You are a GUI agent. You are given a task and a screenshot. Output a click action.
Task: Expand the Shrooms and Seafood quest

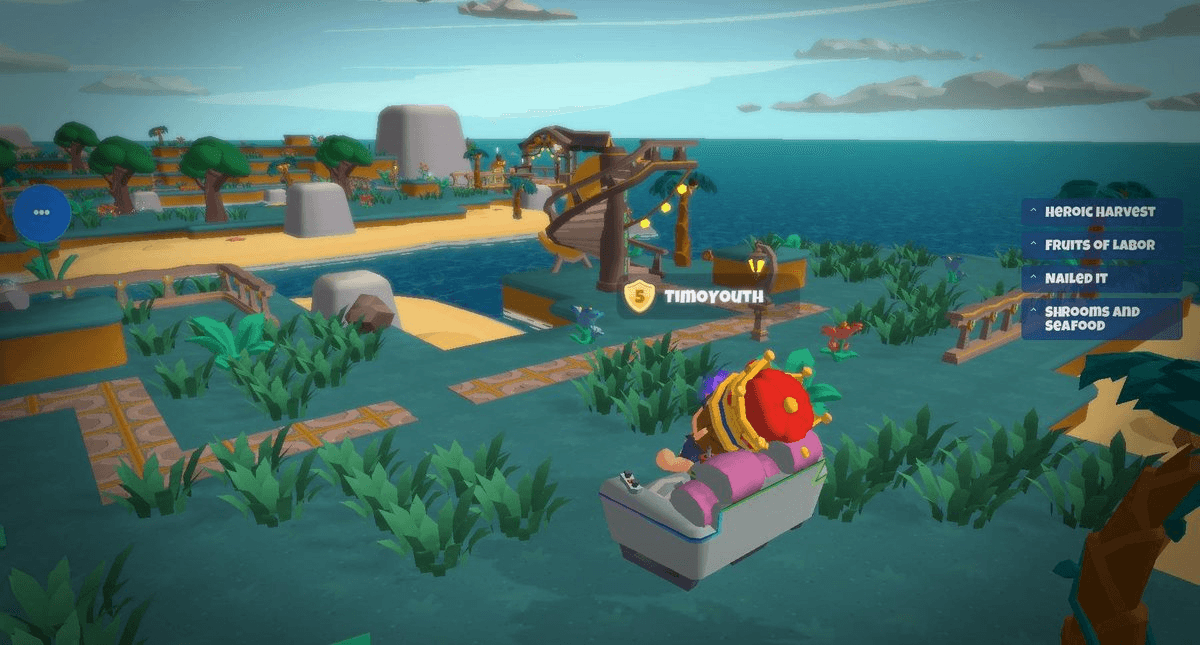pos(1100,319)
